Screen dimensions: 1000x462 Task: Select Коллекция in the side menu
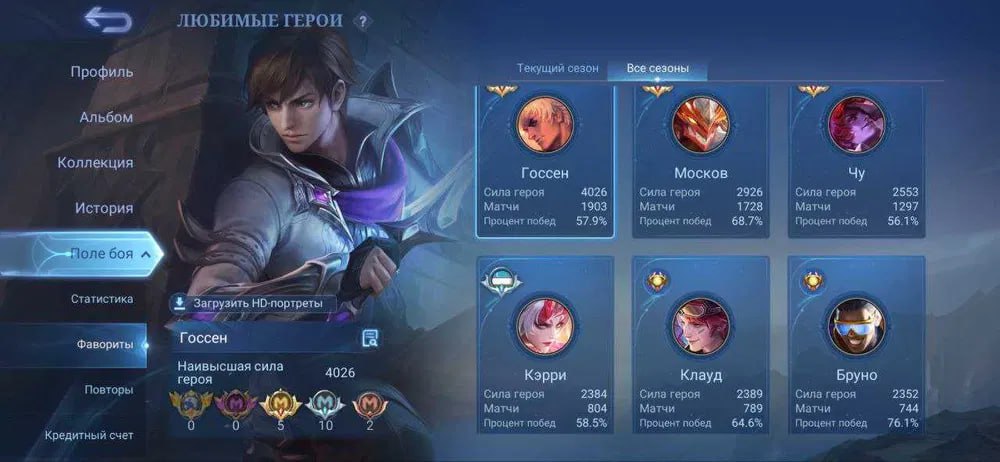pyautogui.click(x=95, y=163)
